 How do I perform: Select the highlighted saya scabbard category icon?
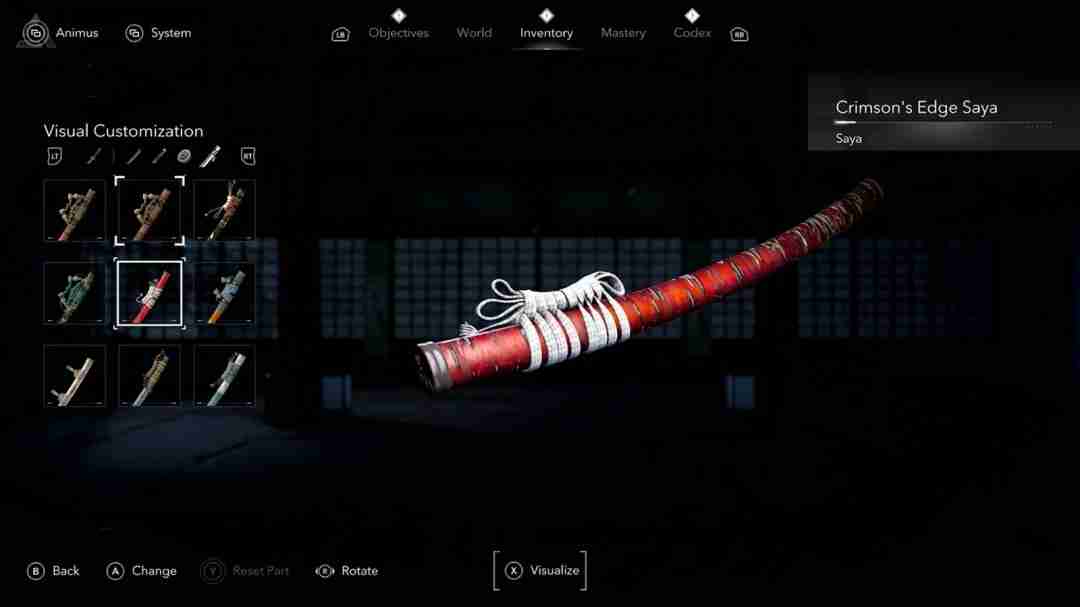coord(210,156)
